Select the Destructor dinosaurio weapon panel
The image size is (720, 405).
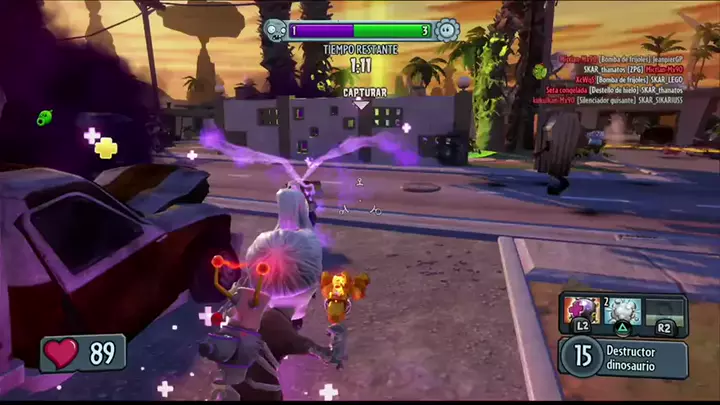pos(624,357)
